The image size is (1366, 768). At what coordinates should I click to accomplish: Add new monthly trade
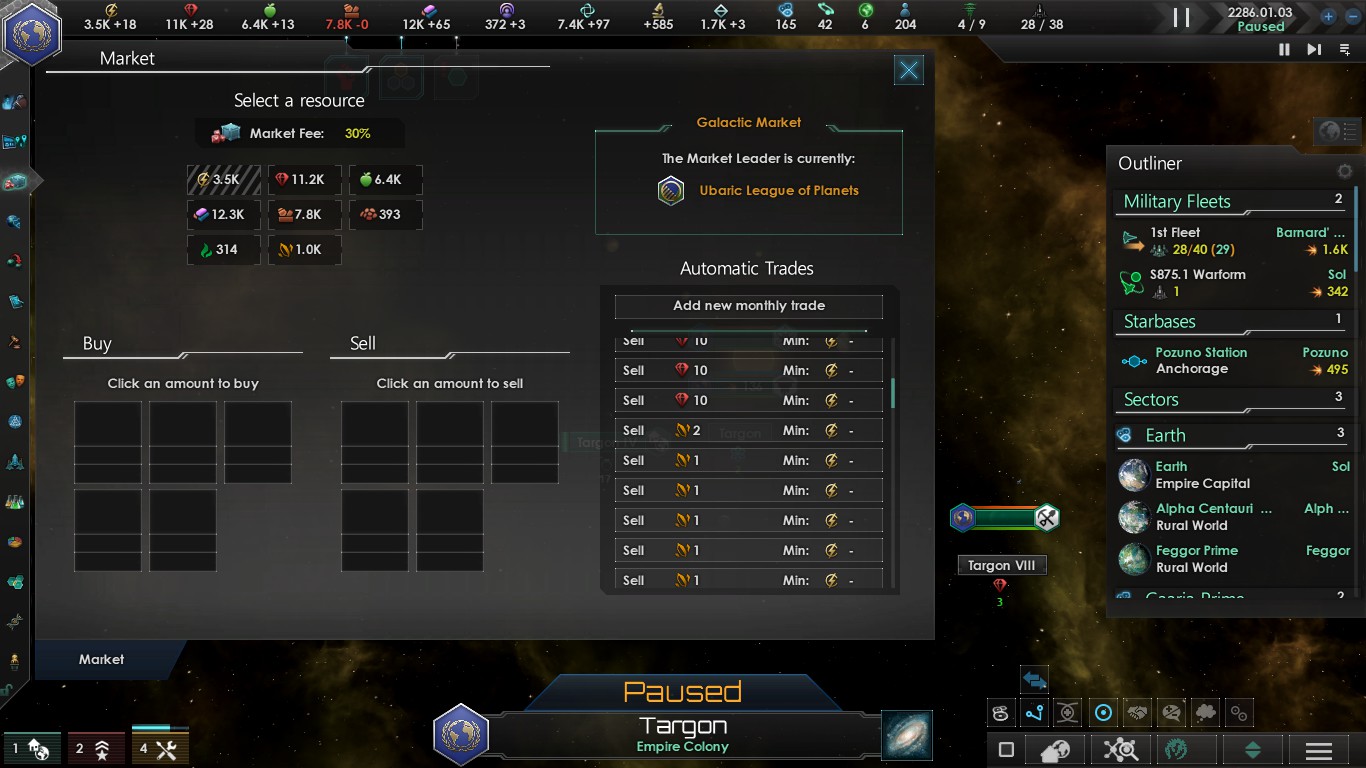pos(748,306)
